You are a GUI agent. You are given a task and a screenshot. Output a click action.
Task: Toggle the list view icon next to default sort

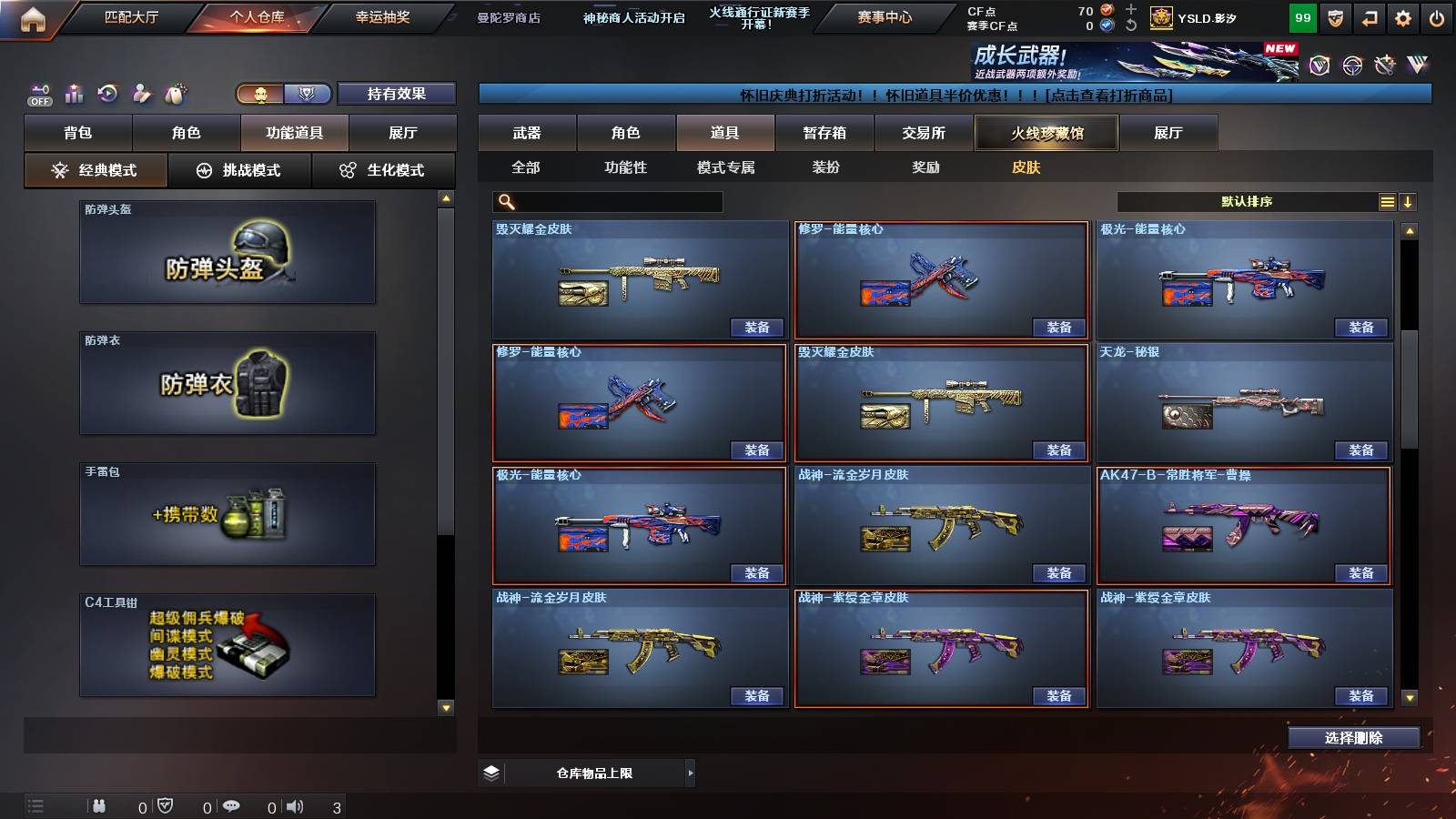click(x=1387, y=201)
